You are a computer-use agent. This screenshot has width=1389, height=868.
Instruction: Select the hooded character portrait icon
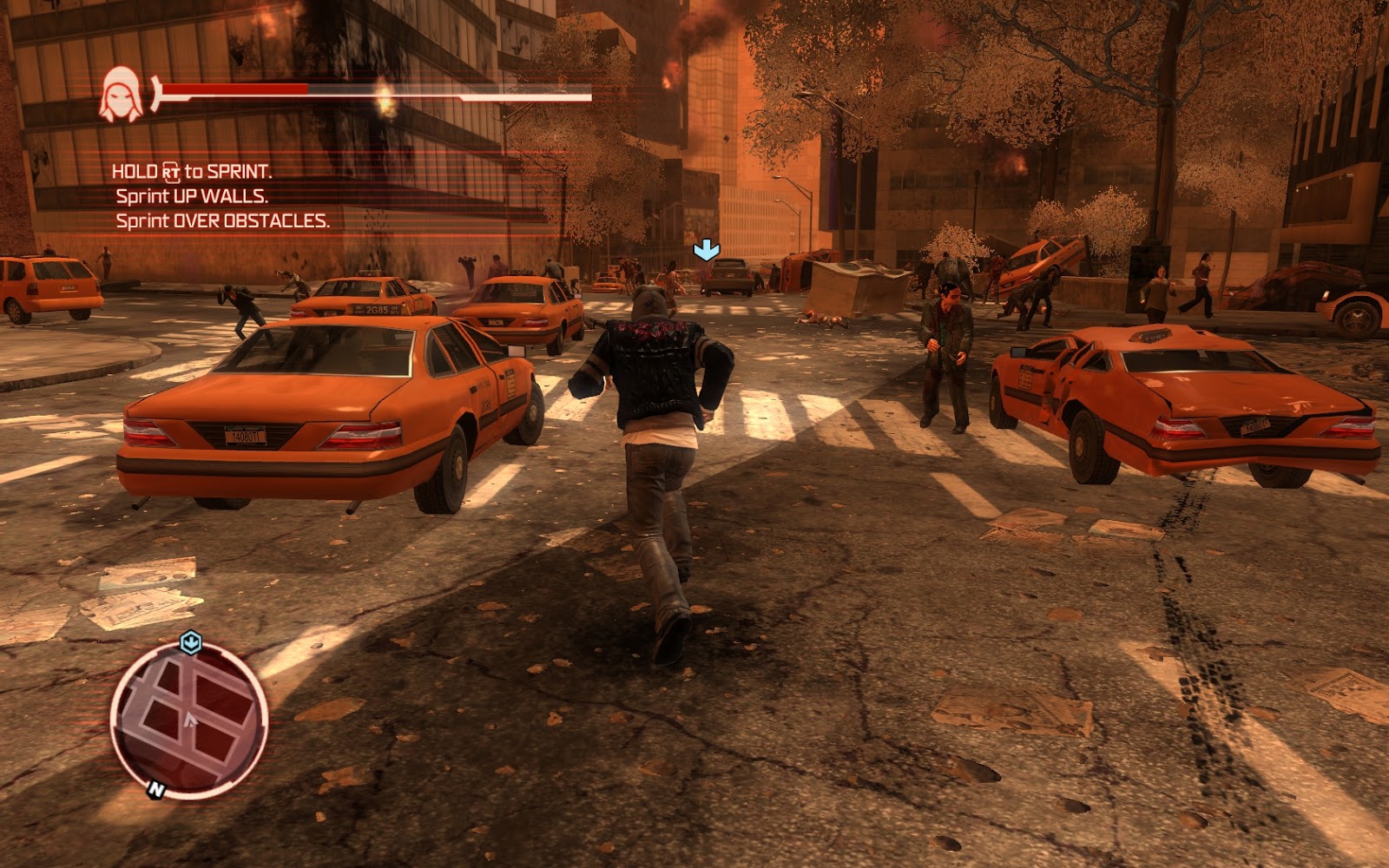coord(122,95)
